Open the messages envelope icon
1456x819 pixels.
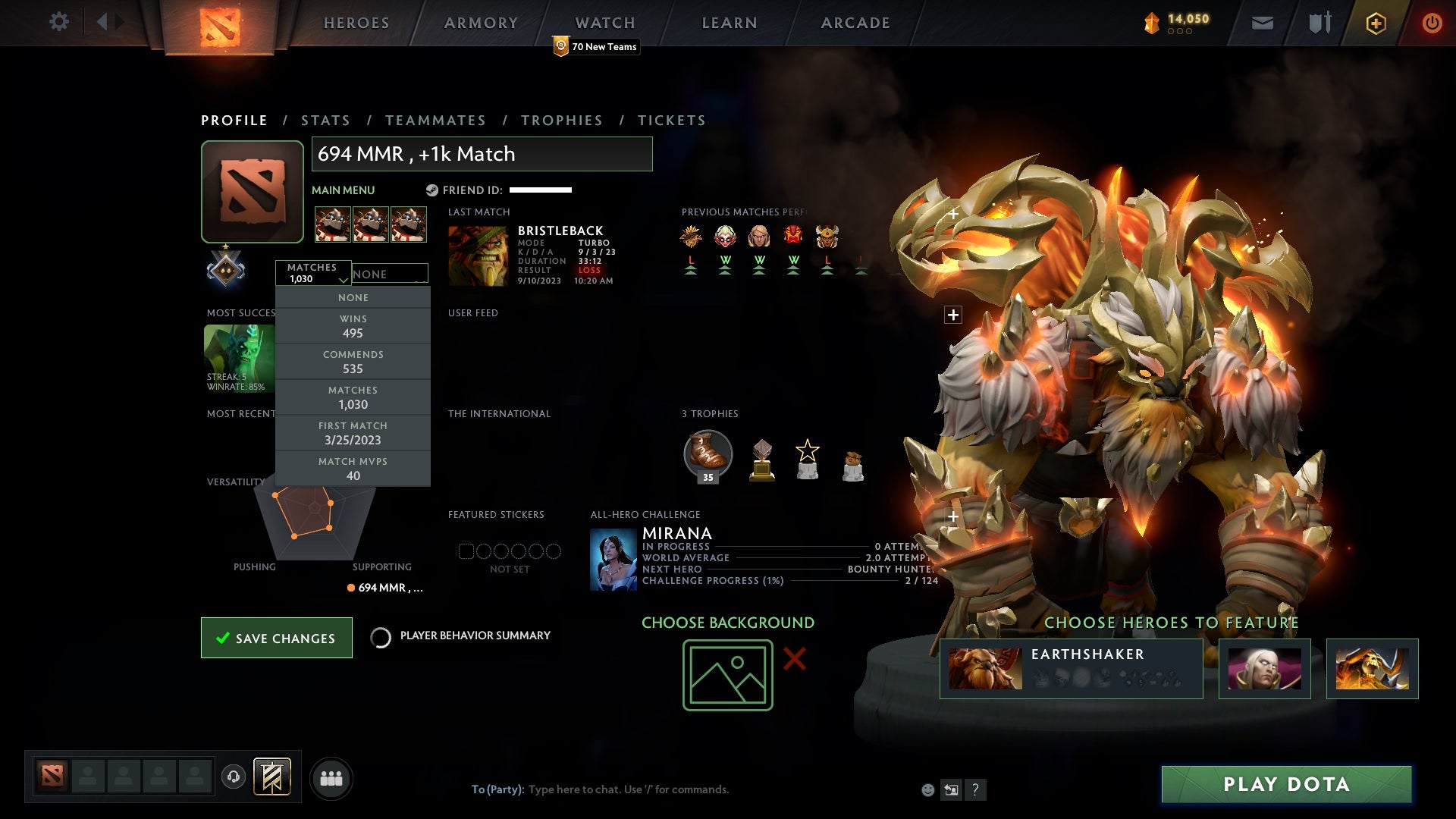coord(1262,23)
